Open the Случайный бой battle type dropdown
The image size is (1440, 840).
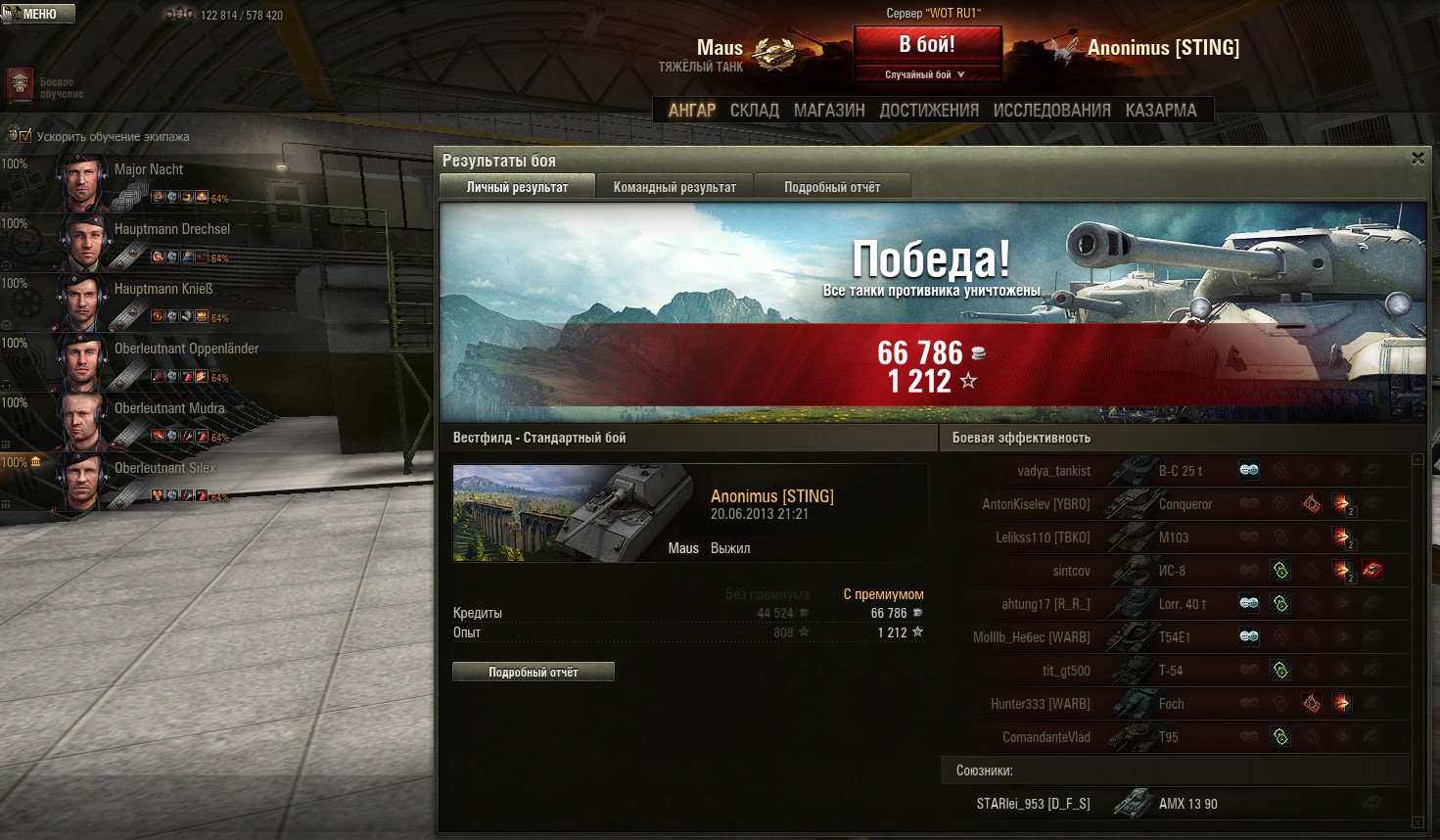[x=926, y=74]
